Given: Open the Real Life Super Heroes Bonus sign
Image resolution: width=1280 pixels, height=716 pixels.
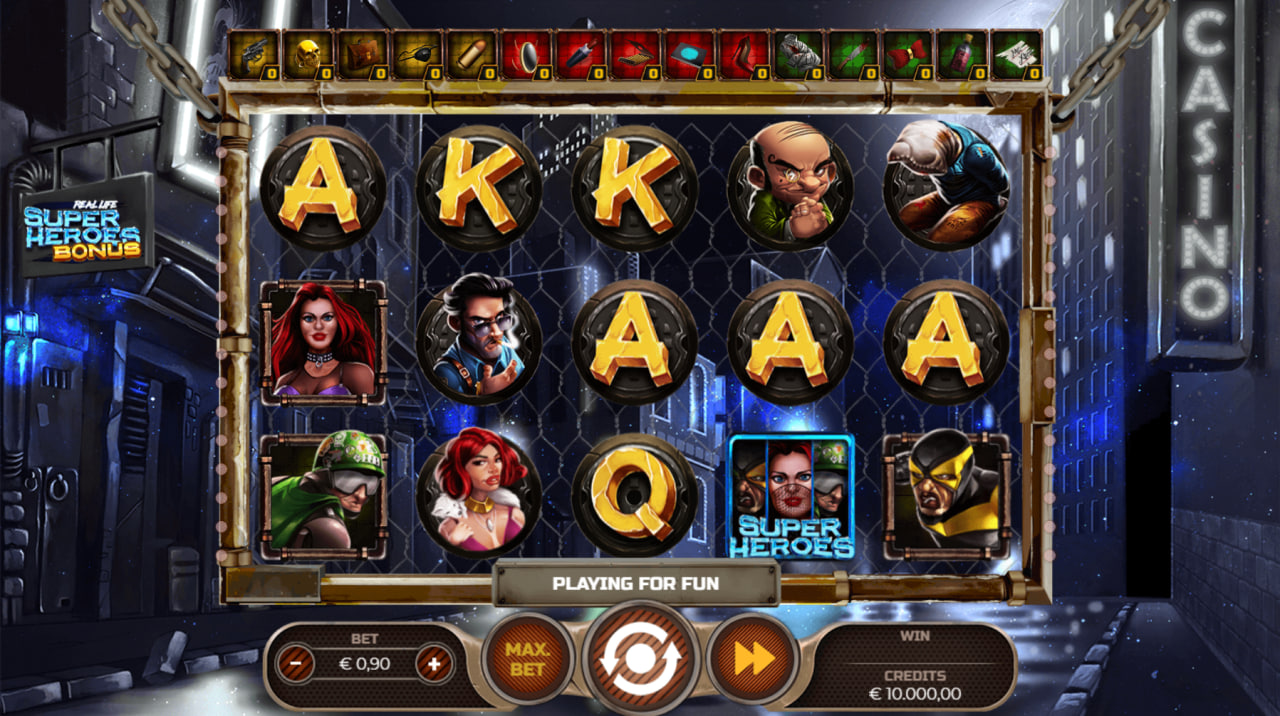Looking at the screenshot, I should click(x=84, y=226).
